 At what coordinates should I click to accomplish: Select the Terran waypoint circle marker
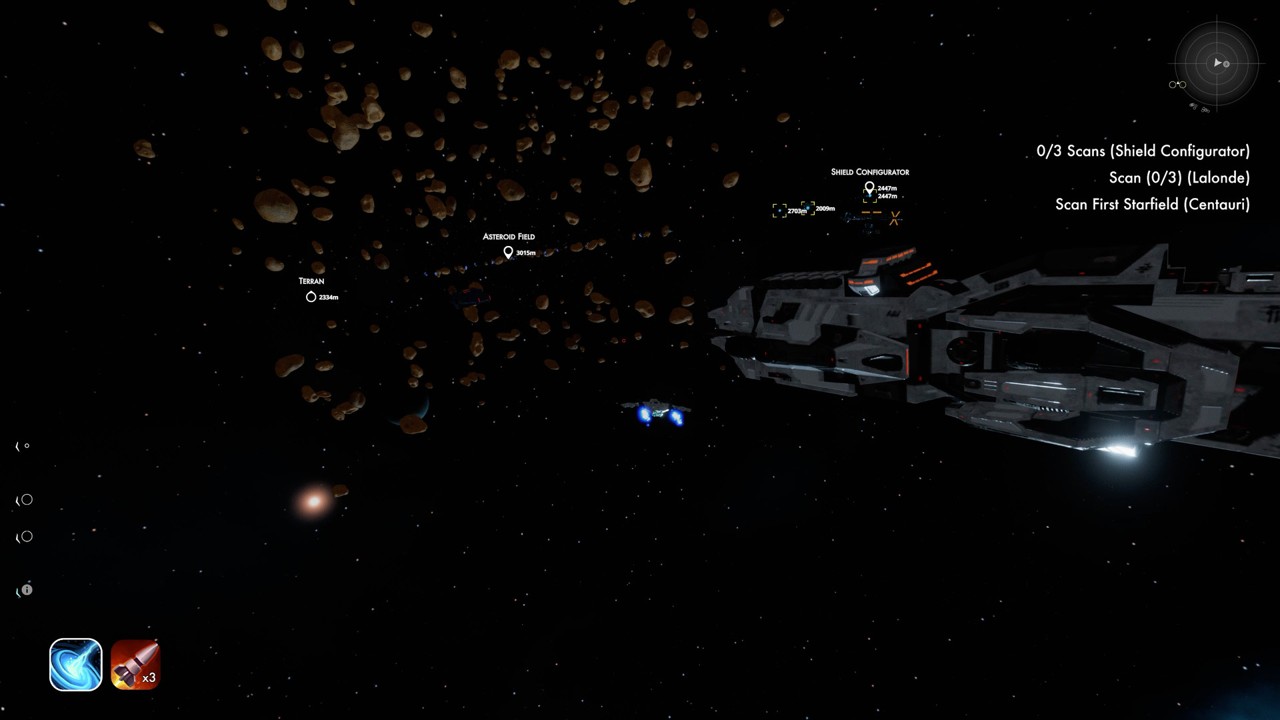pyautogui.click(x=311, y=297)
